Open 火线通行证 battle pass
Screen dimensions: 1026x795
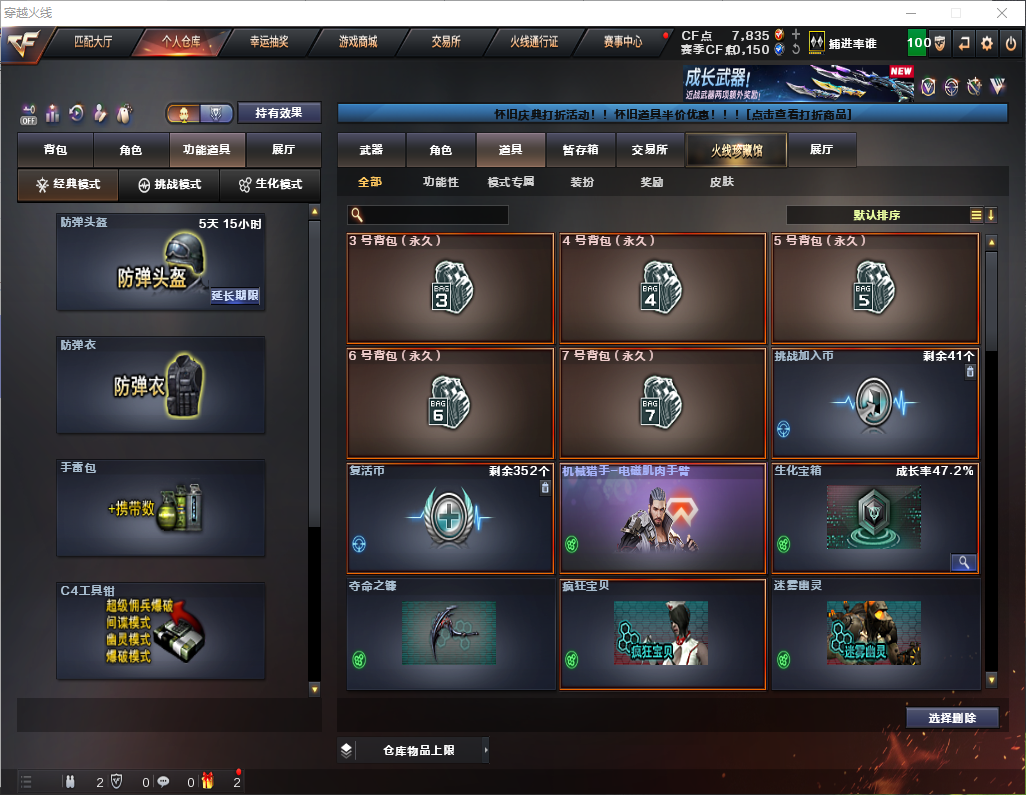pyautogui.click(x=534, y=43)
